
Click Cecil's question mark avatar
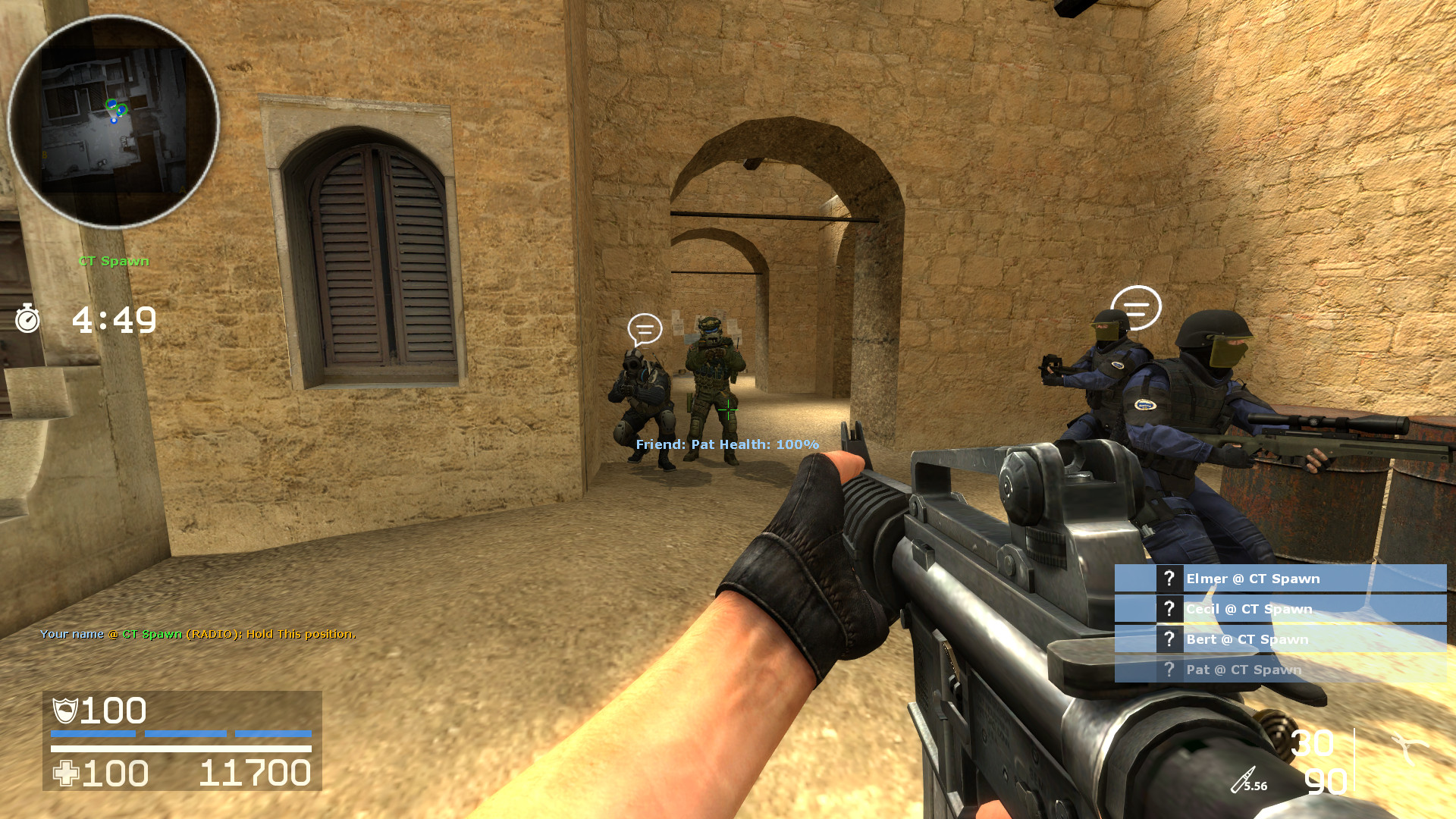tap(1169, 608)
